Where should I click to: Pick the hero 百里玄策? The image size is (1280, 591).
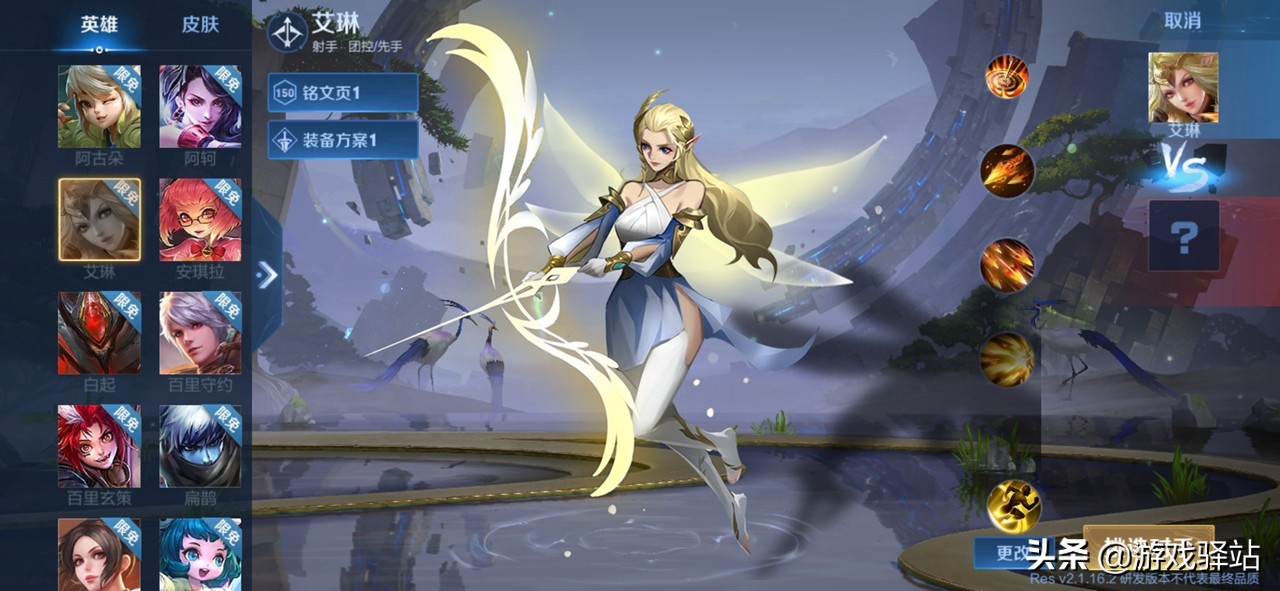tap(99, 446)
